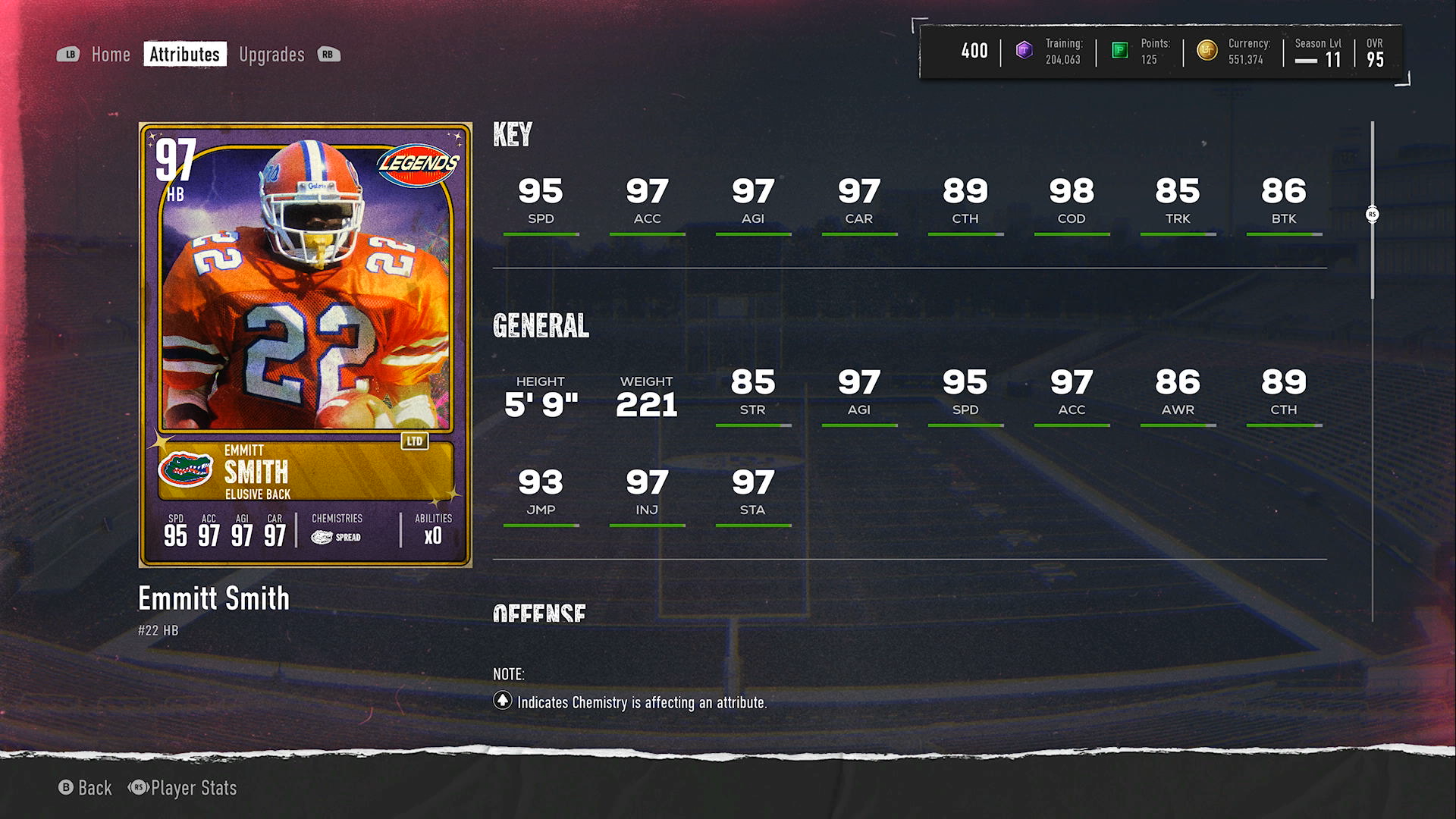Collapse the GENERAL attributes section
1456x819 pixels.
point(541,326)
